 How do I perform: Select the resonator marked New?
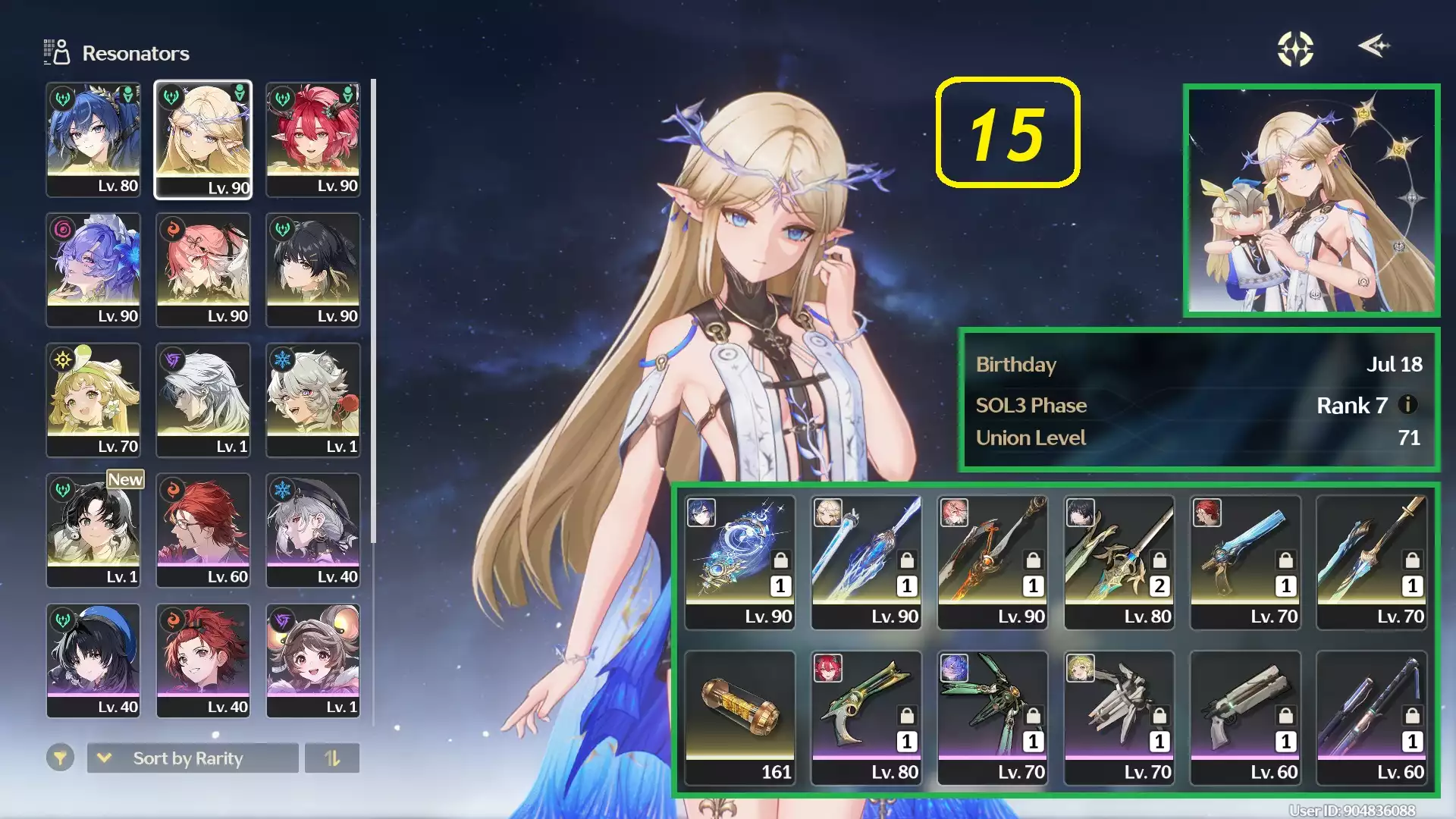coord(93,530)
